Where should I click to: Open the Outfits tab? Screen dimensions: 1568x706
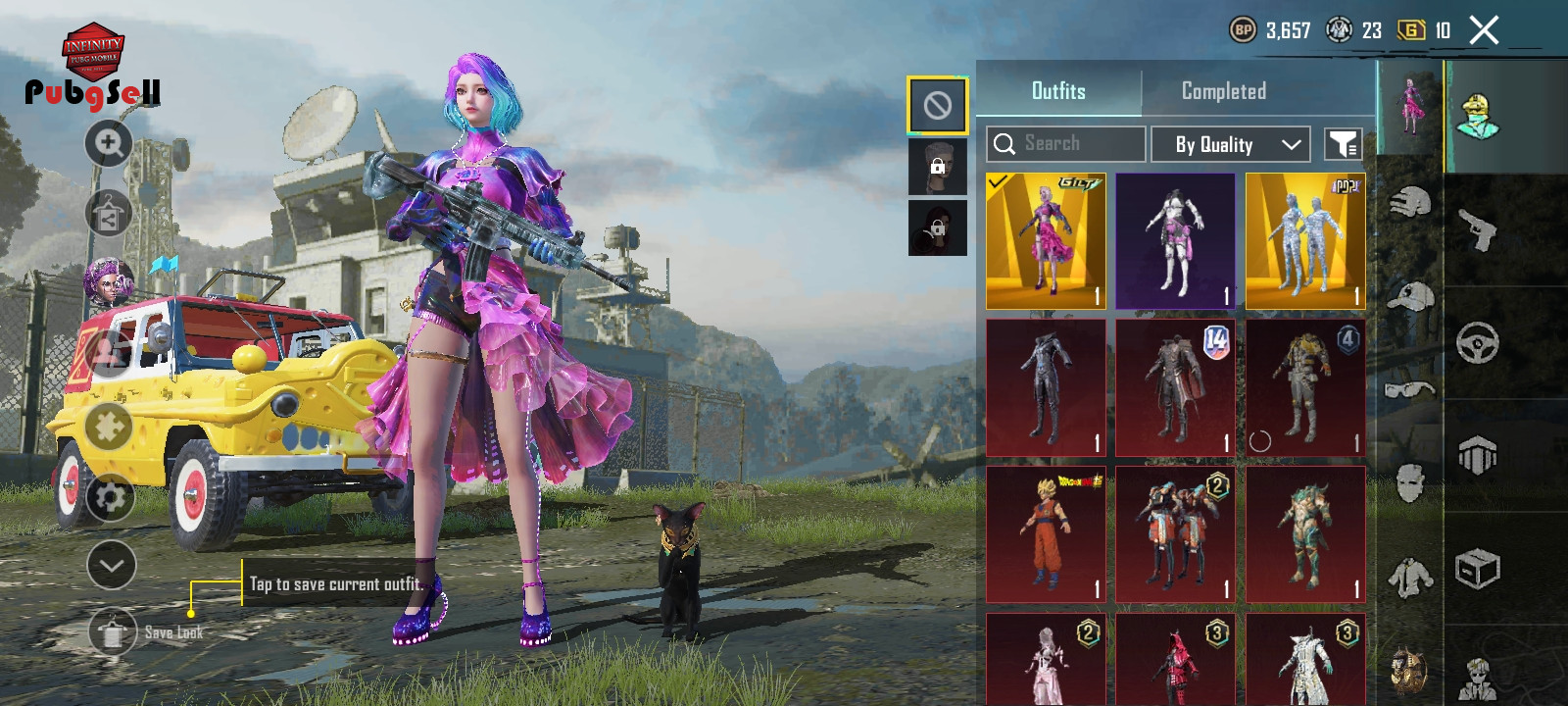point(1058,91)
